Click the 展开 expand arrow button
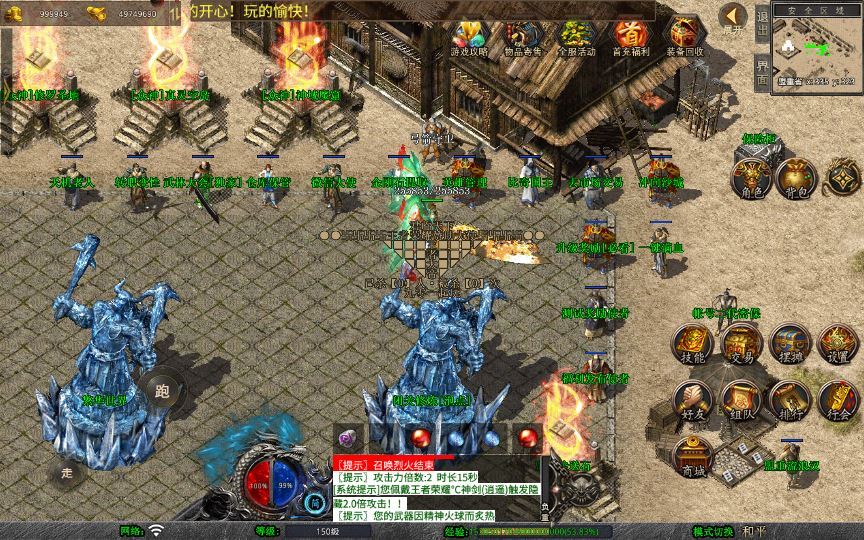The width and height of the screenshot is (864, 540). coord(733,17)
